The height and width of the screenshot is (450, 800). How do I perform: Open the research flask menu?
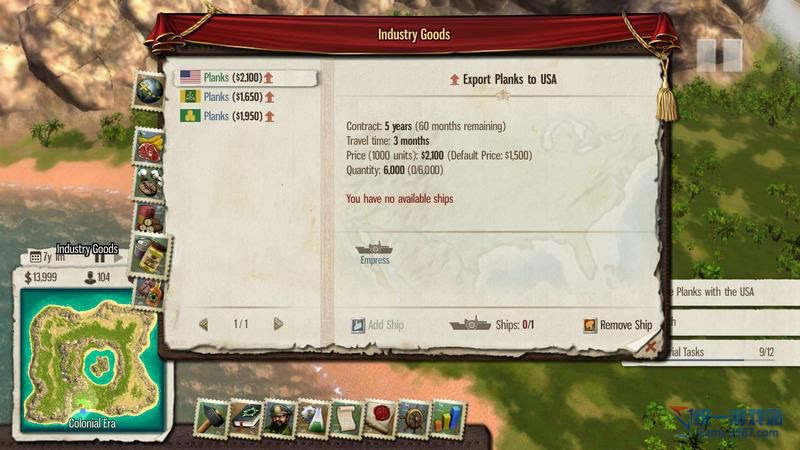coord(313,418)
